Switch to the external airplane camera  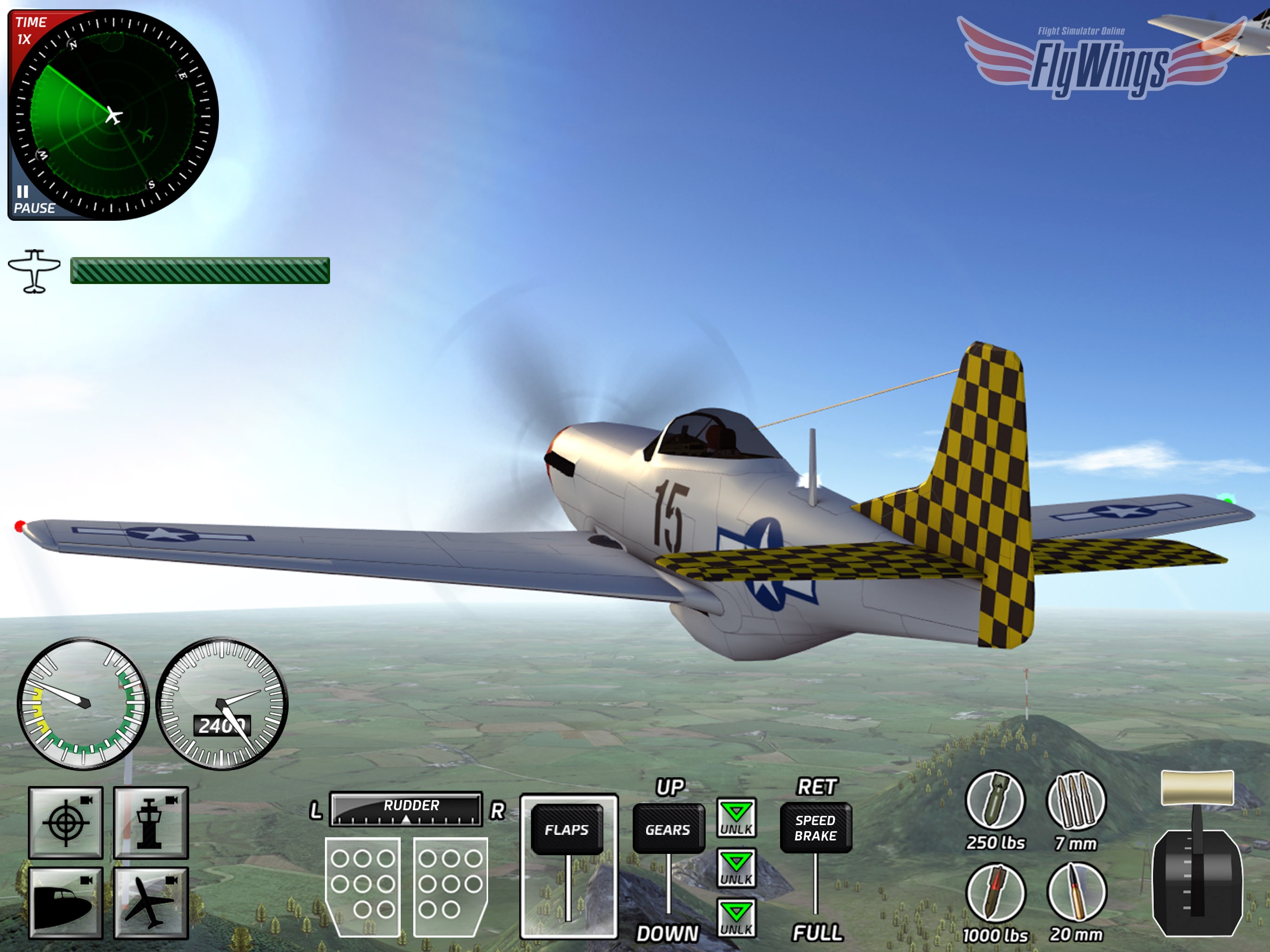pos(151,903)
